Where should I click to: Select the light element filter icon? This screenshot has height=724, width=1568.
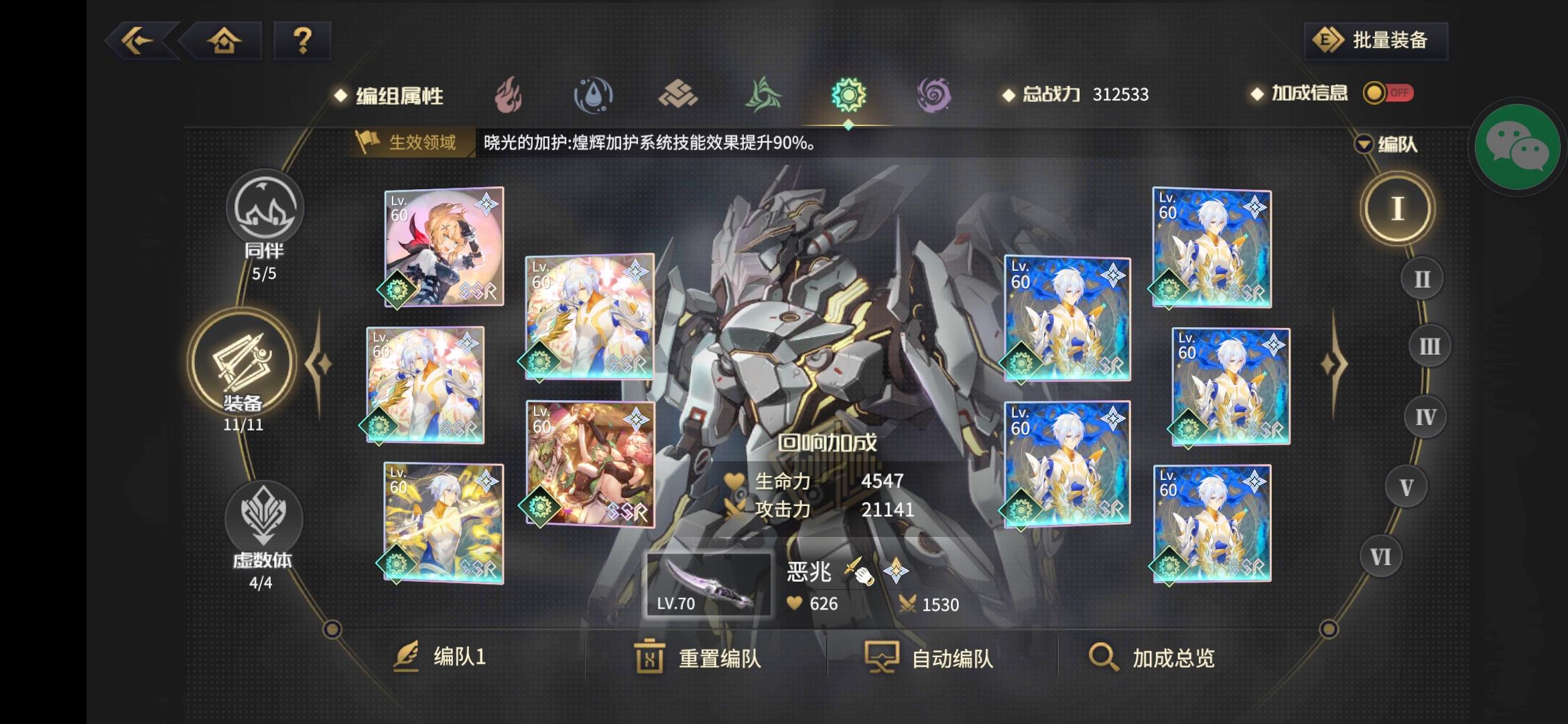(x=848, y=96)
